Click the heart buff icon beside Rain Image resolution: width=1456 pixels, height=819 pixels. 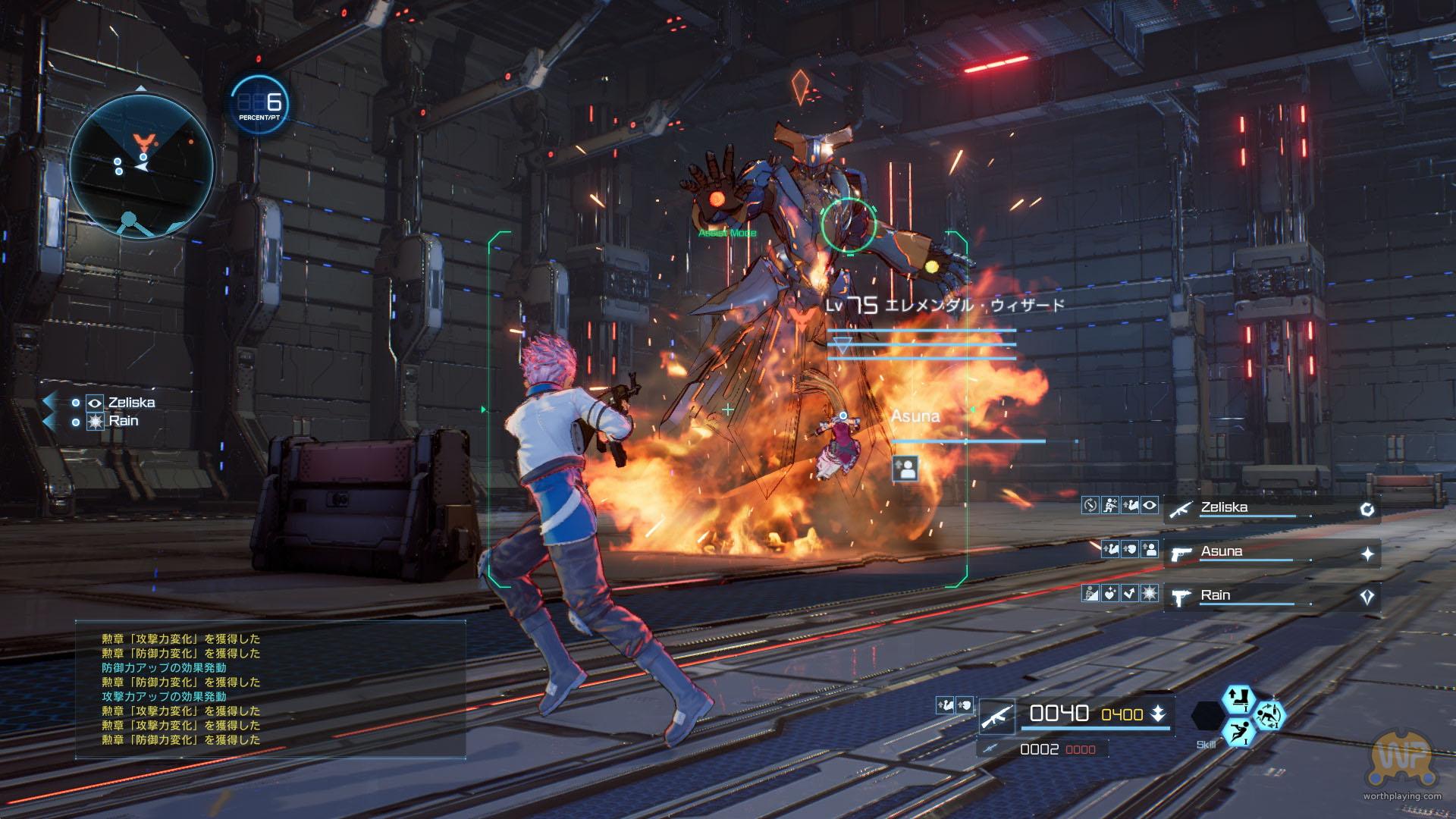click(1110, 594)
